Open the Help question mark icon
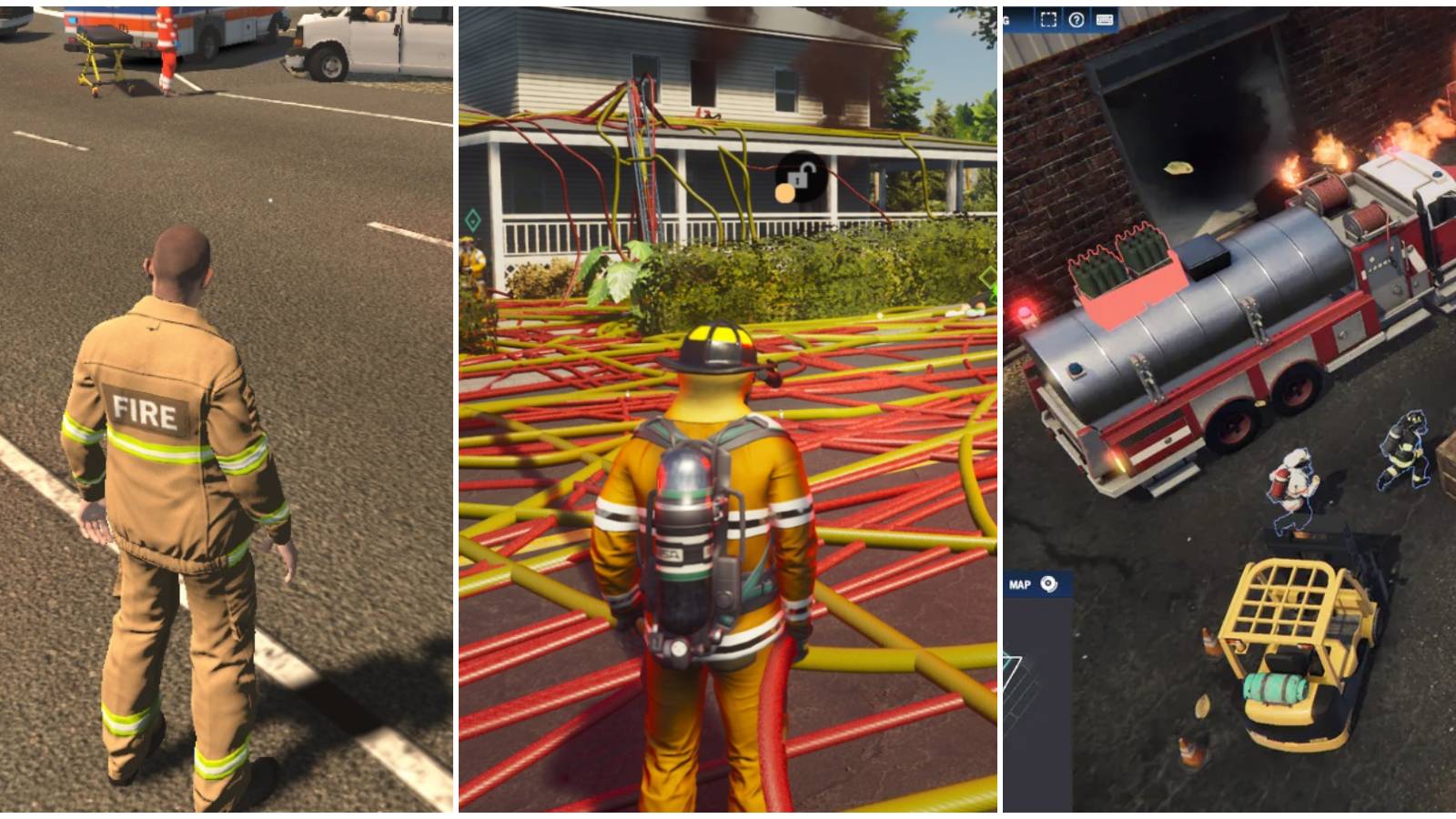This screenshot has width=1456, height=819. [1077, 20]
